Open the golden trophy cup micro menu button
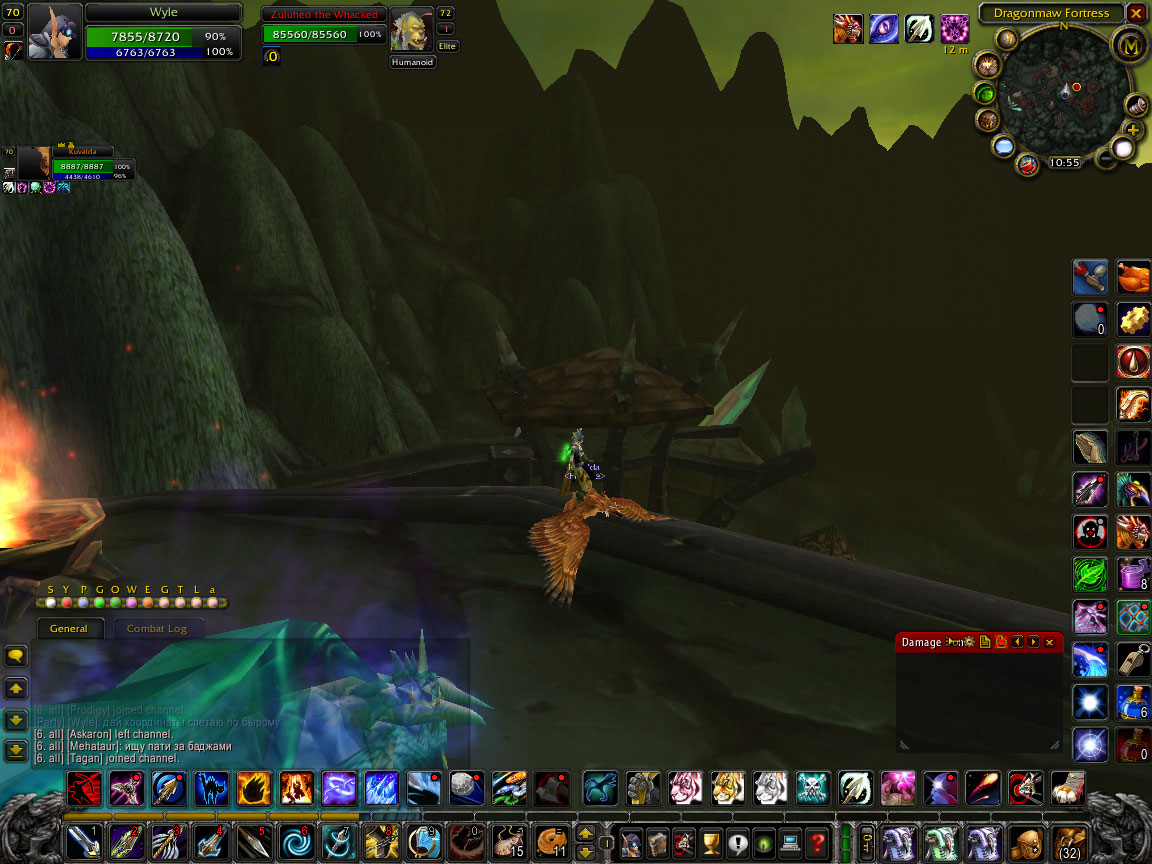 (x=711, y=842)
